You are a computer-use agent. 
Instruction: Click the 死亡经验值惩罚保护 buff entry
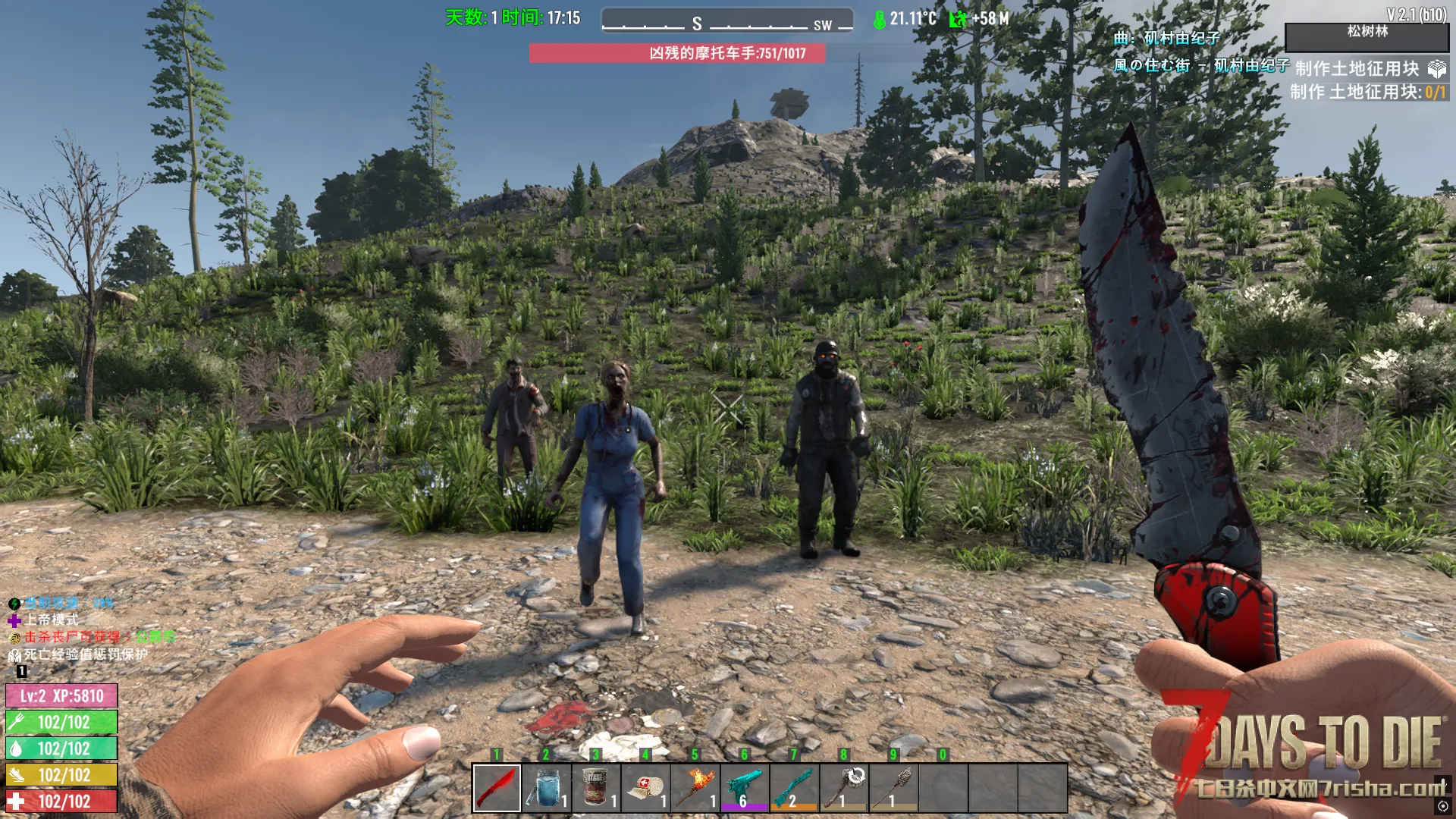(x=85, y=654)
